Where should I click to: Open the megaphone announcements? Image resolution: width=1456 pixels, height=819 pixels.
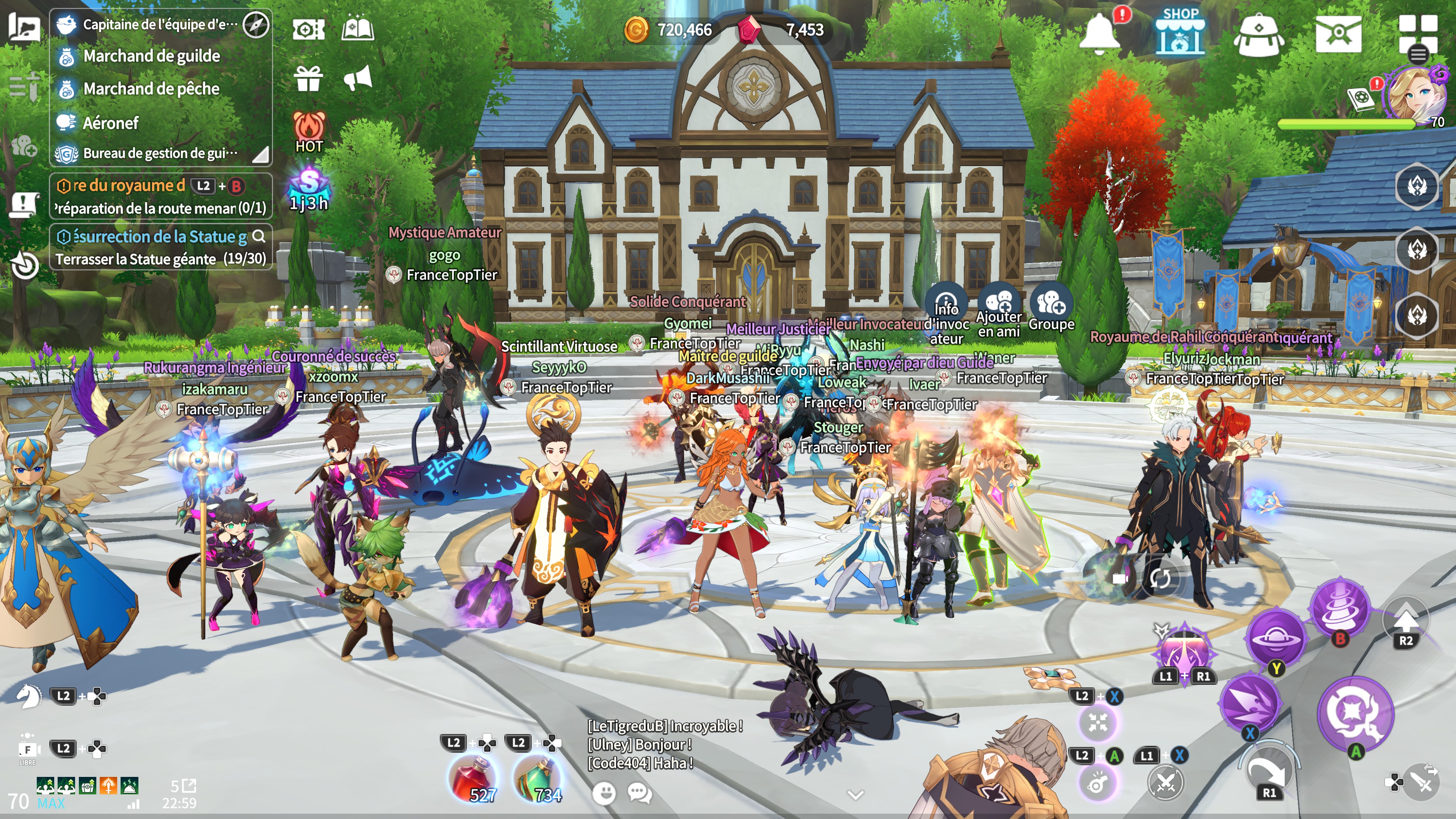[x=358, y=78]
